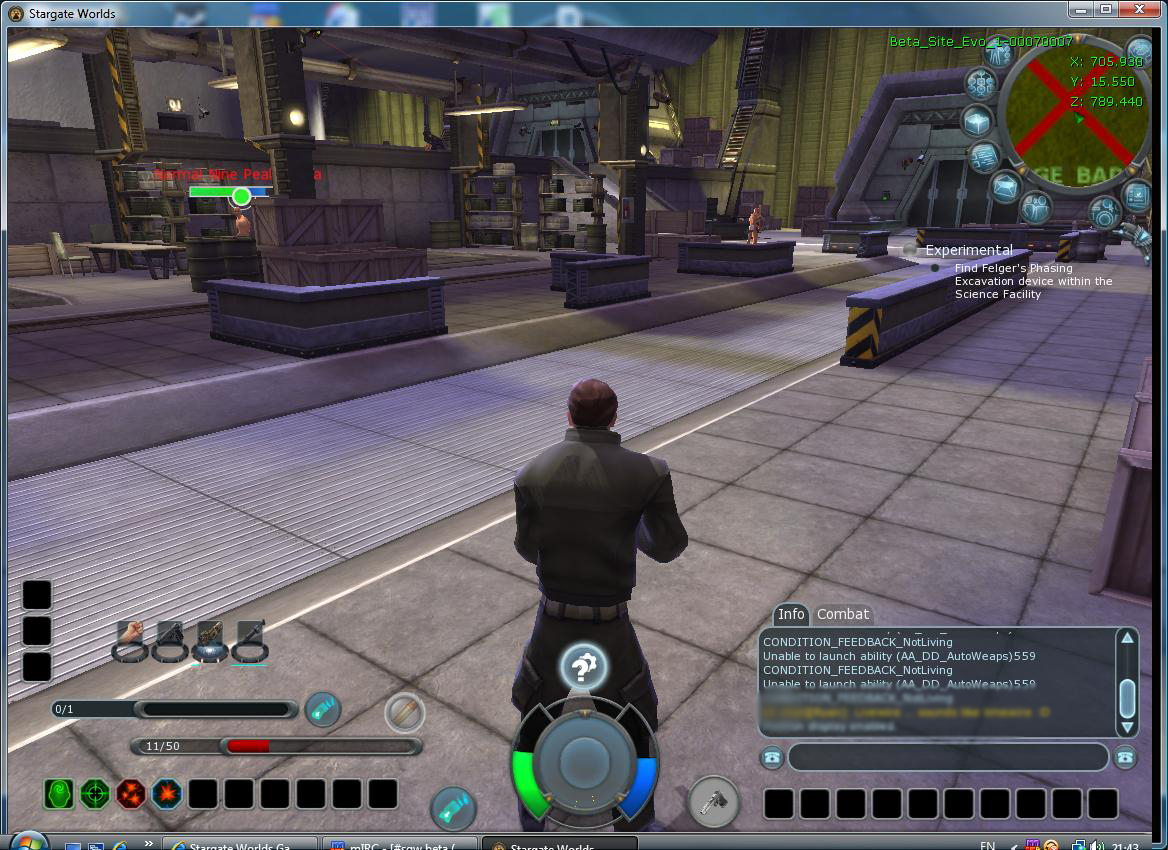The image size is (1168, 850).
Task: Select the Info chat tab
Action: tap(791, 614)
